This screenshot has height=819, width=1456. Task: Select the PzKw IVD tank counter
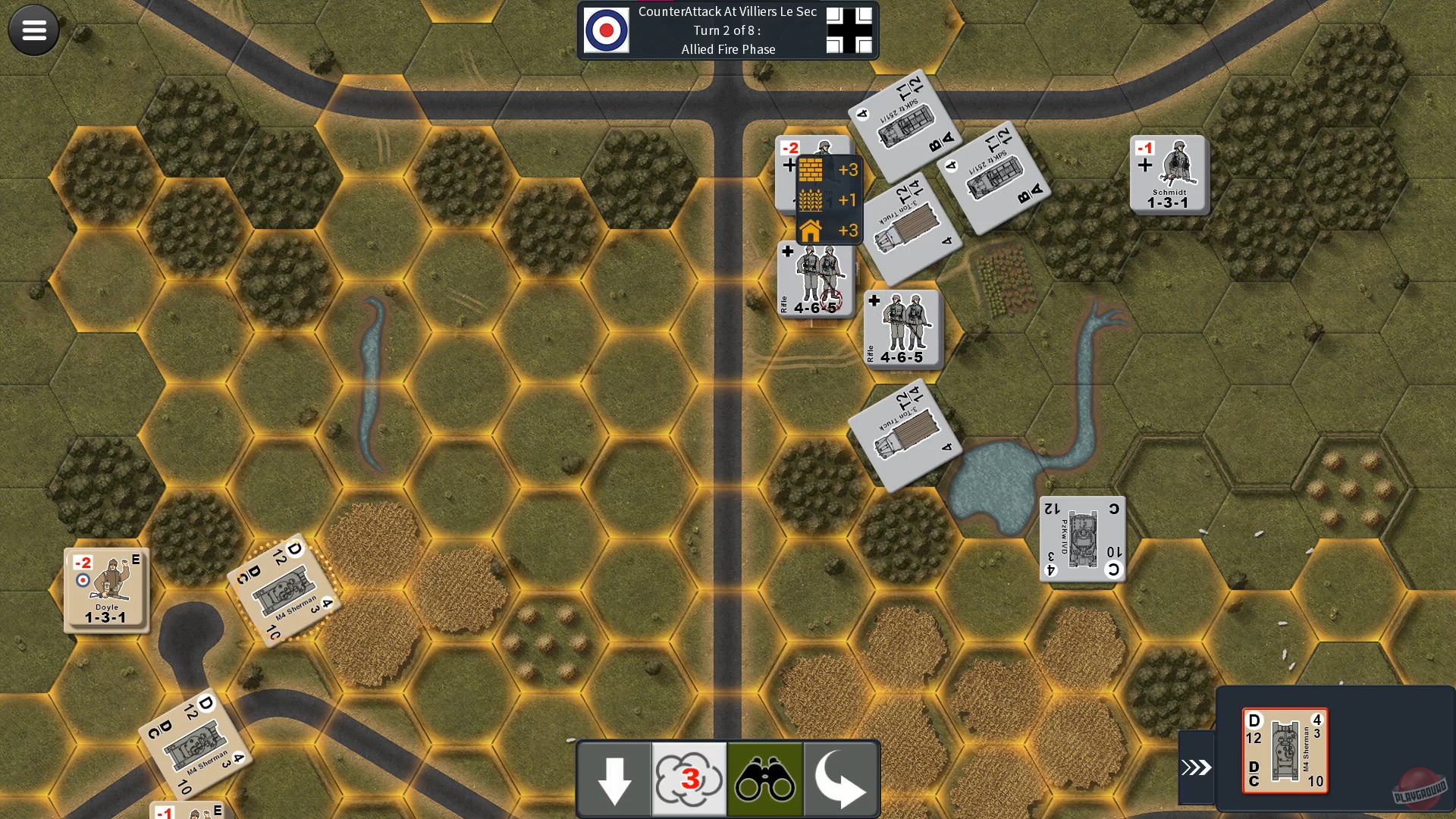[1082, 538]
